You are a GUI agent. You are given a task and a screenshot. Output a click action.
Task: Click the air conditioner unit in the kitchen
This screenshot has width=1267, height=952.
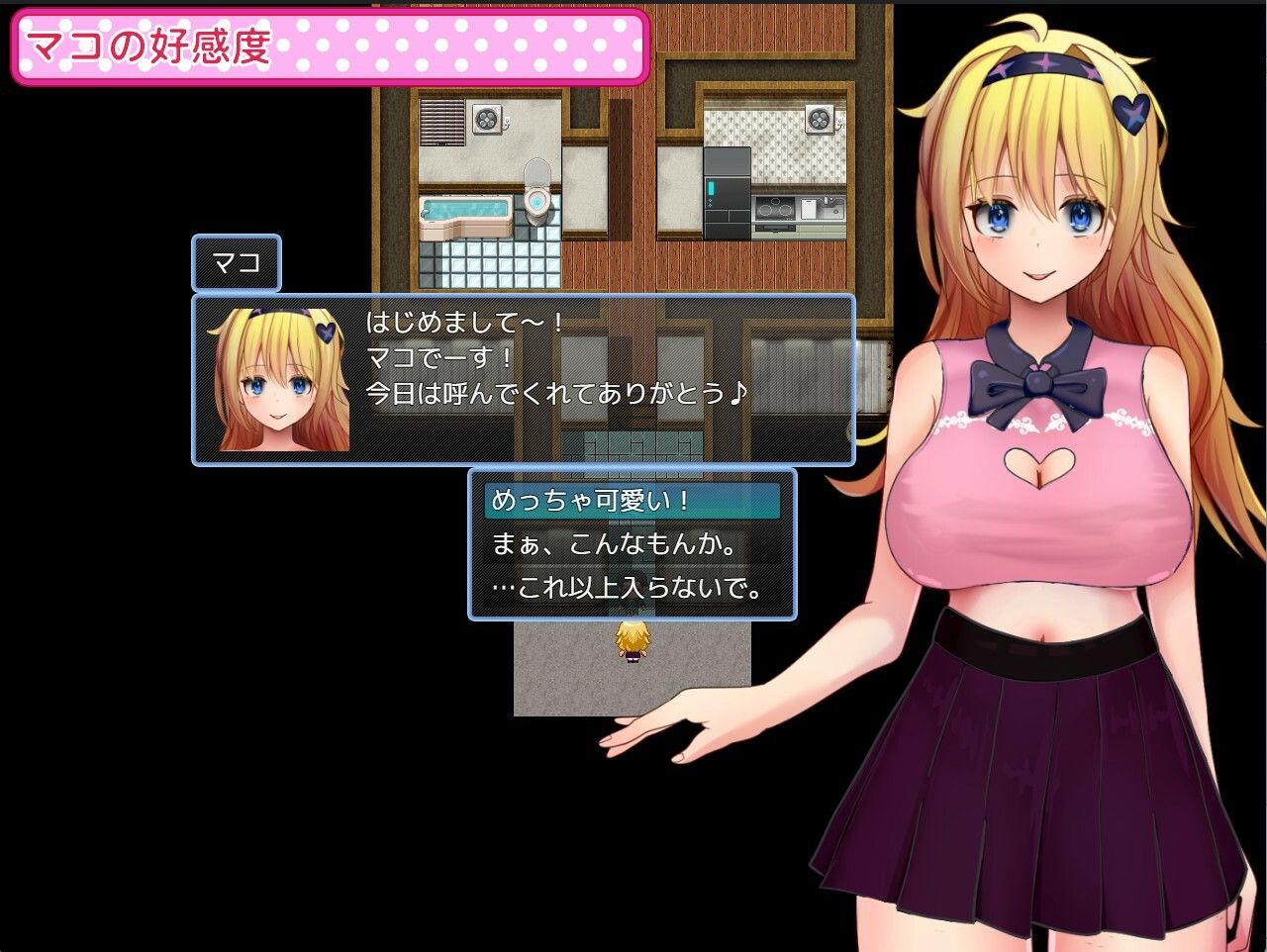[x=820, y=120]
